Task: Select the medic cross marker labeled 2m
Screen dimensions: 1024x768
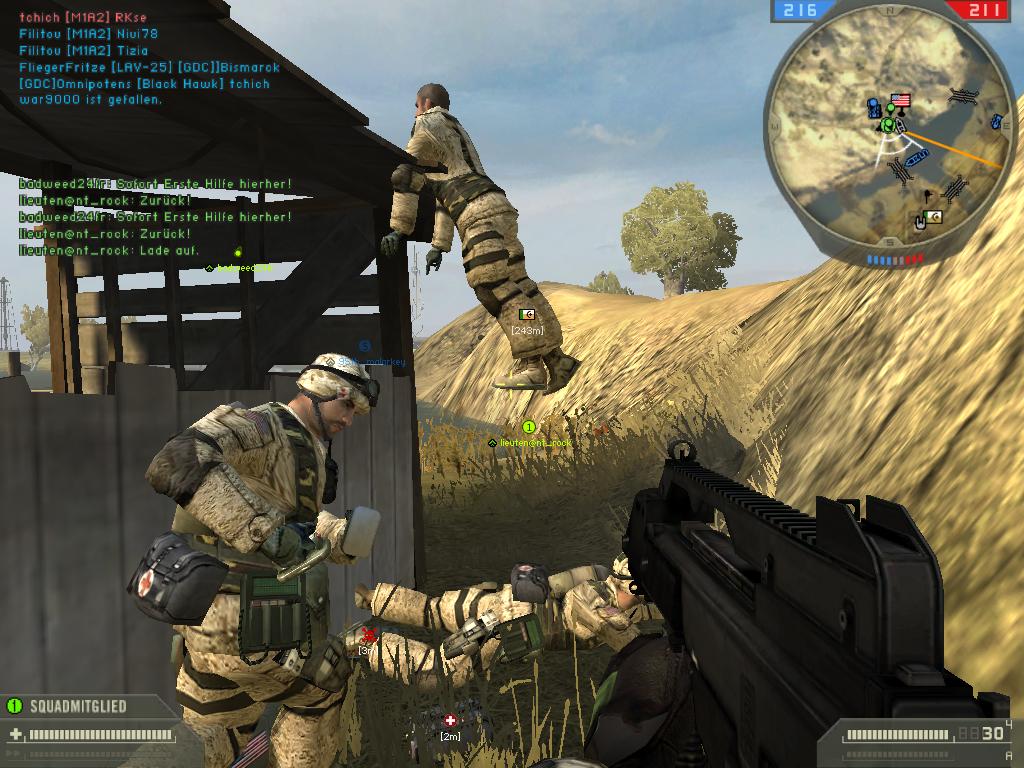Action: [x=450, y=721]
